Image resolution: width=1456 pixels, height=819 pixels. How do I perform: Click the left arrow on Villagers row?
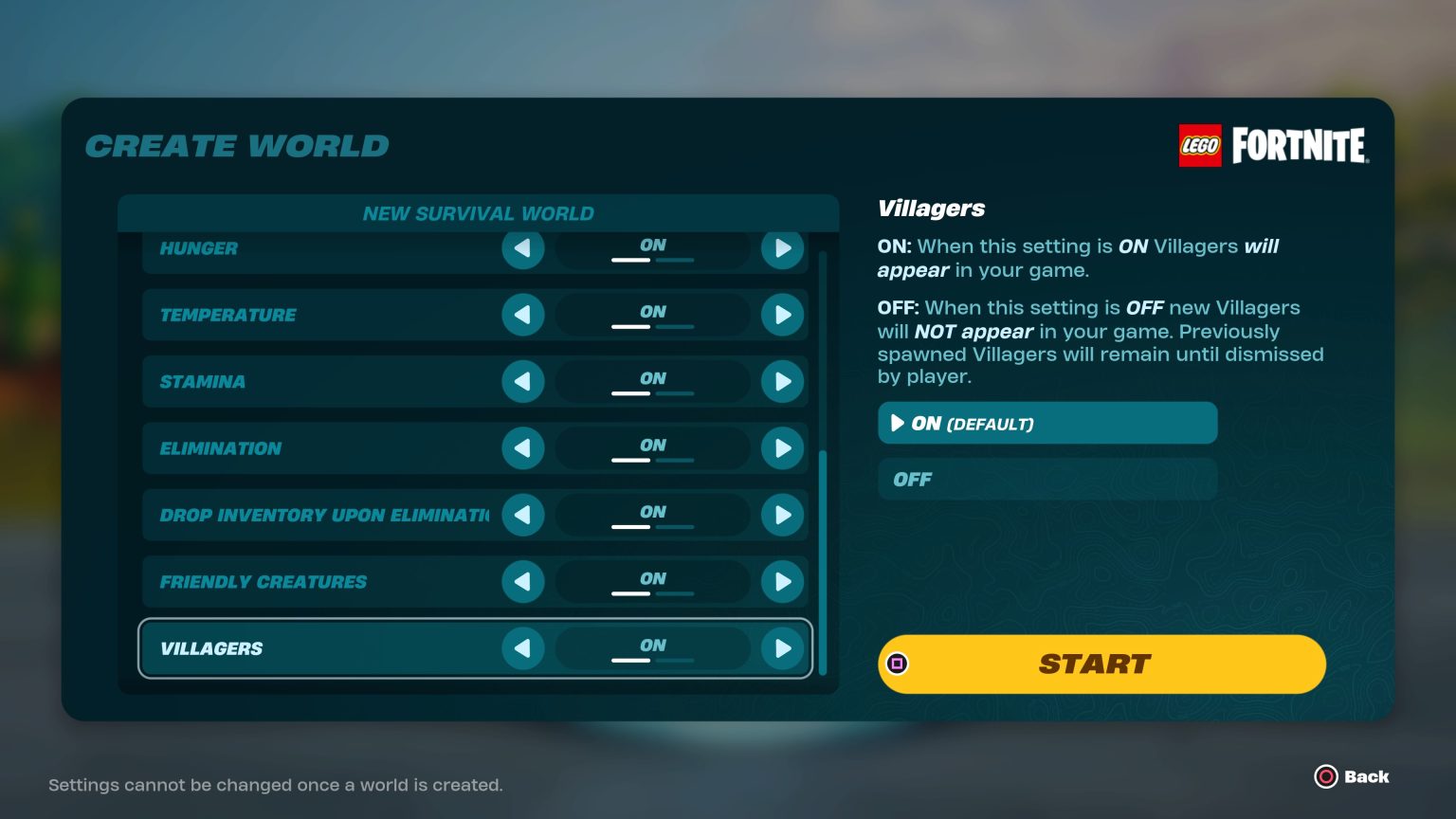(x=522, y=648)
